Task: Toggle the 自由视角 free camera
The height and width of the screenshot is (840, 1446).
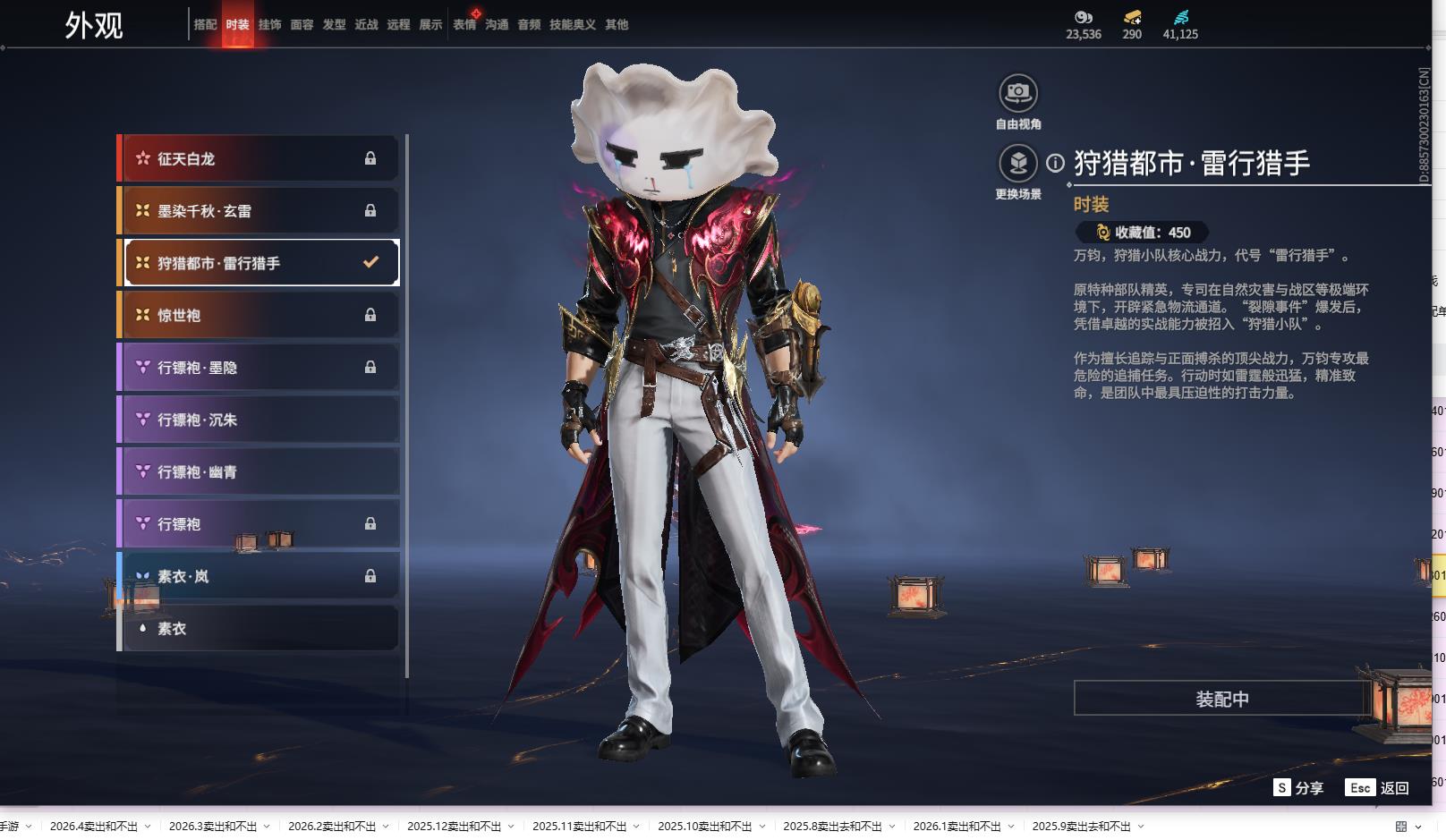Action: point(1017,93)
